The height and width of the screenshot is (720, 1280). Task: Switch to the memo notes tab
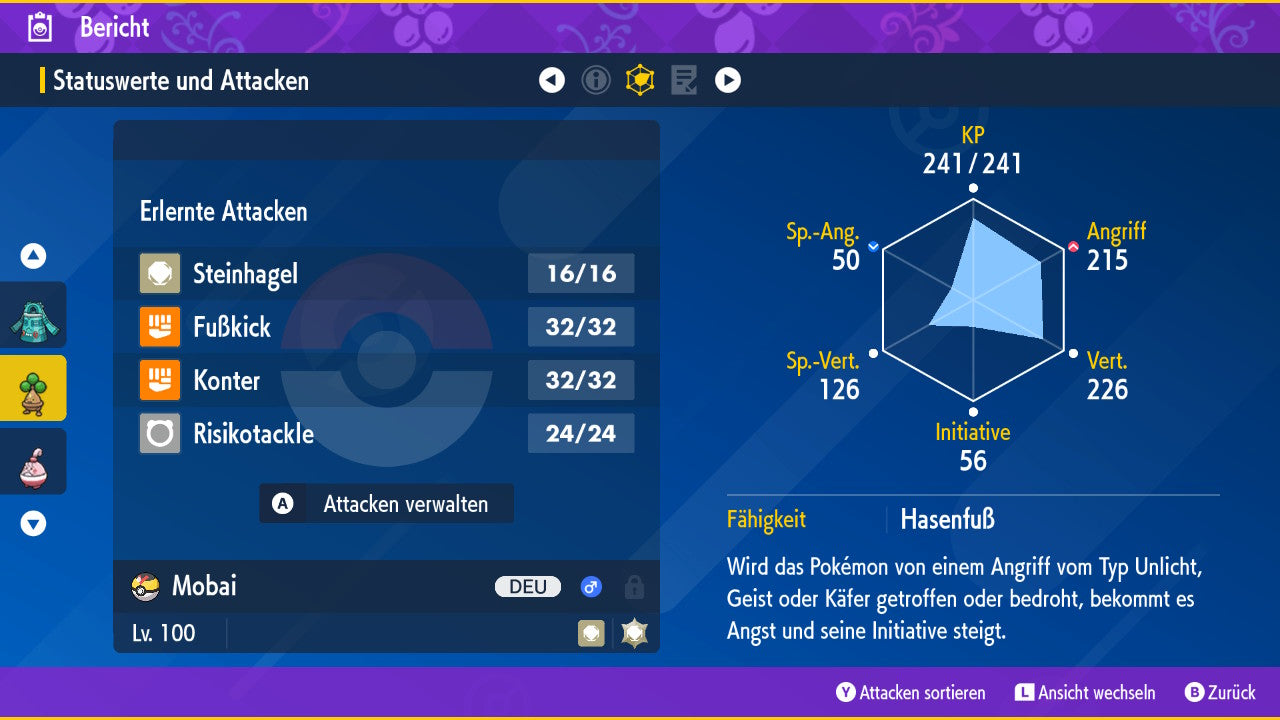tap(684, 80)
